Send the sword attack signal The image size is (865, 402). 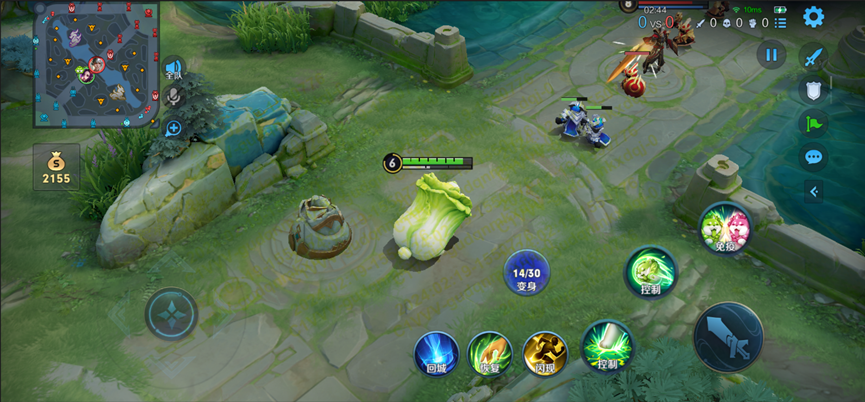point(813,56)
